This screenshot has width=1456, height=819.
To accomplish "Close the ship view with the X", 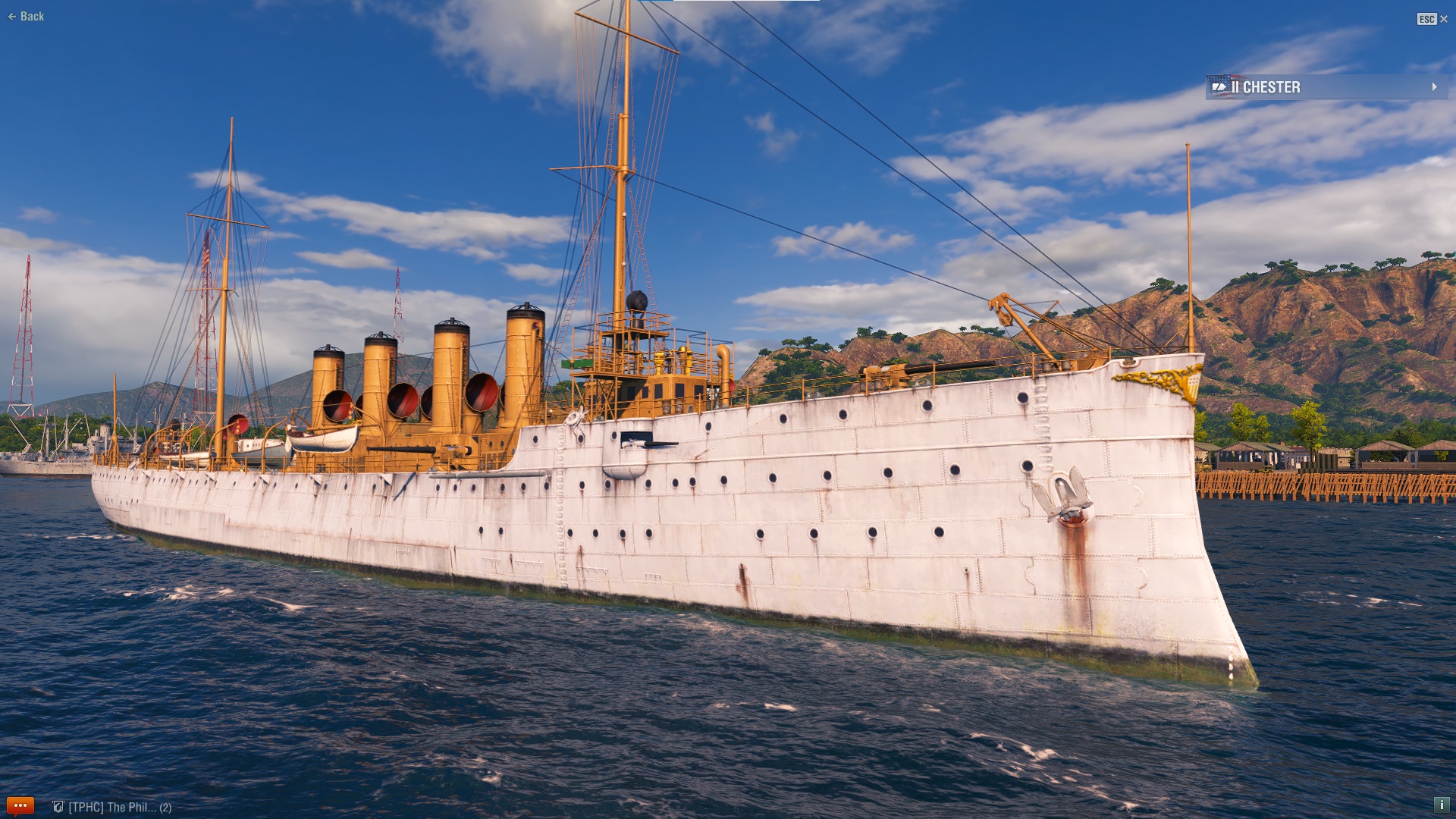I will (x=1443, y=19).
